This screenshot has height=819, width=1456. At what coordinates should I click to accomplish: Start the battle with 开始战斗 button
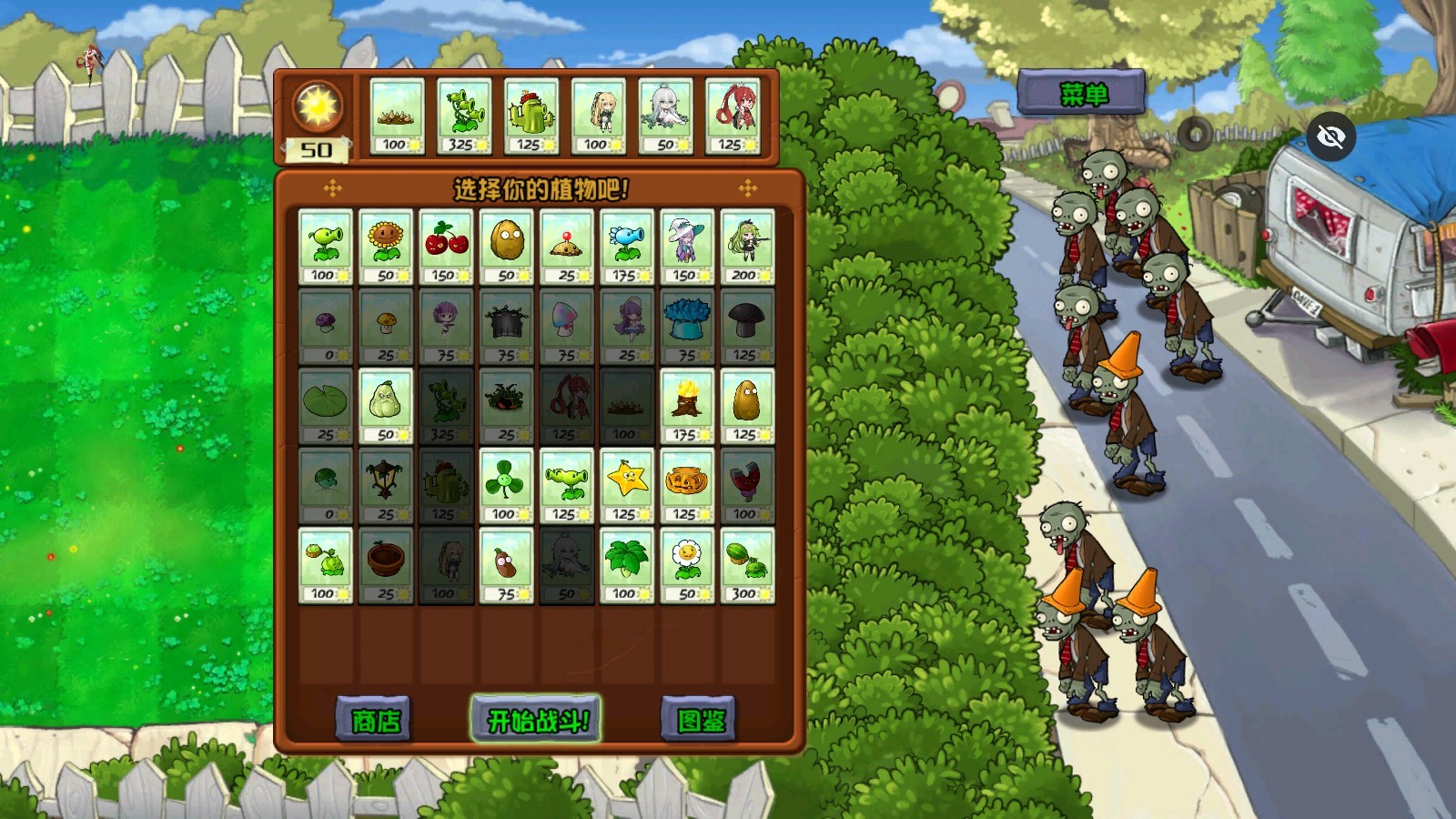(536, 720)
